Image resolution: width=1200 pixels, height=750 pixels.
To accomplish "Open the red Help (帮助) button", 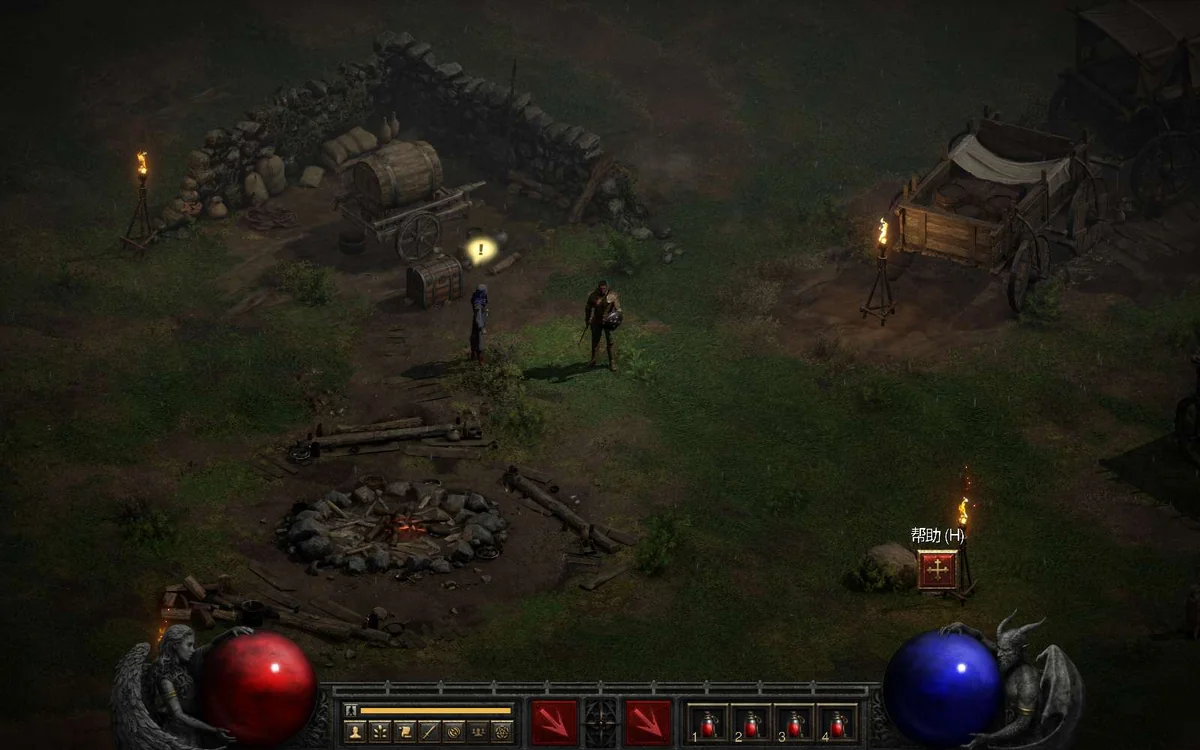I will 937,570.
